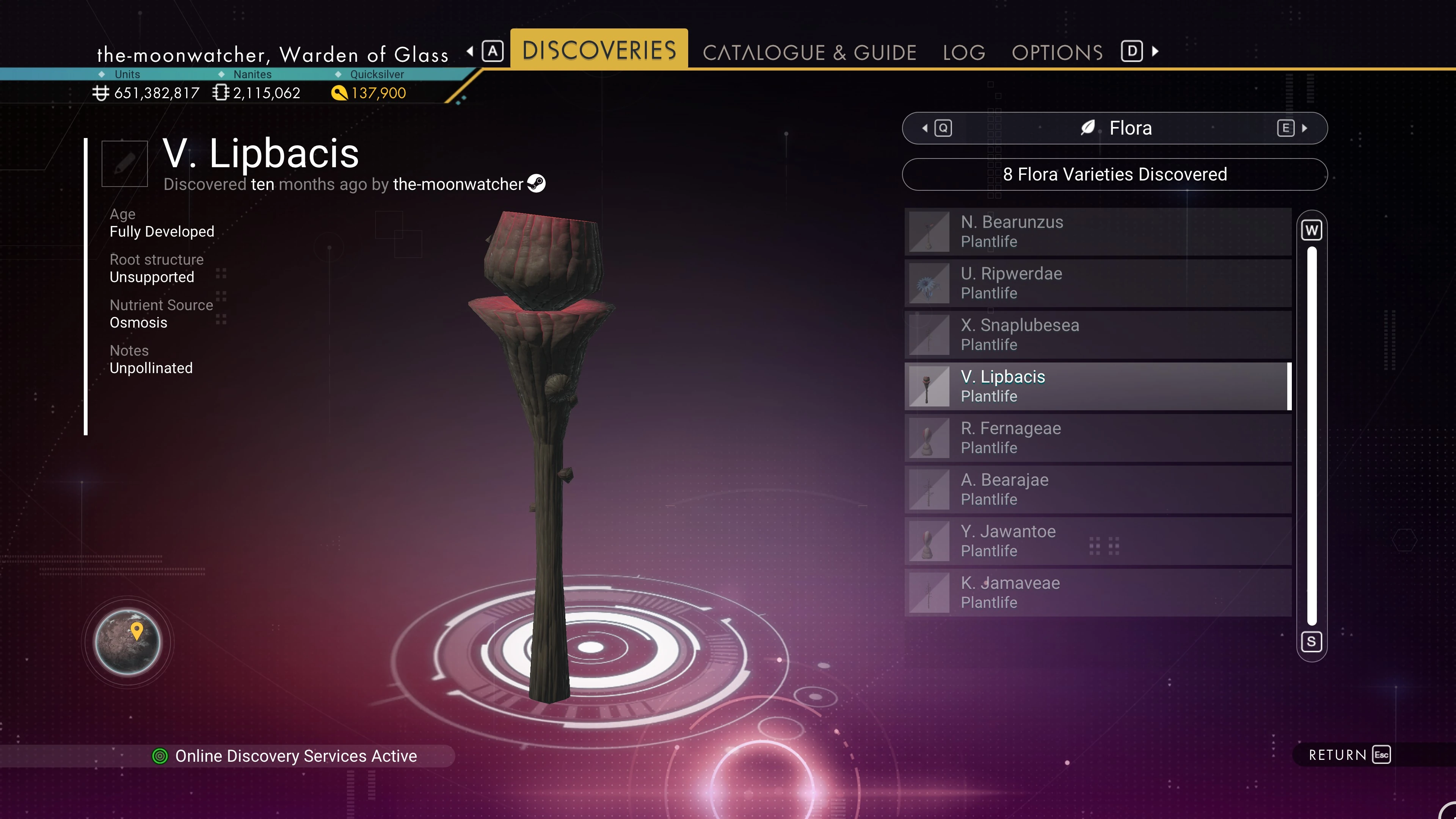Click the Return button
The height and width of the screenshot is (819, 1456).
(x=1349, y=755)
